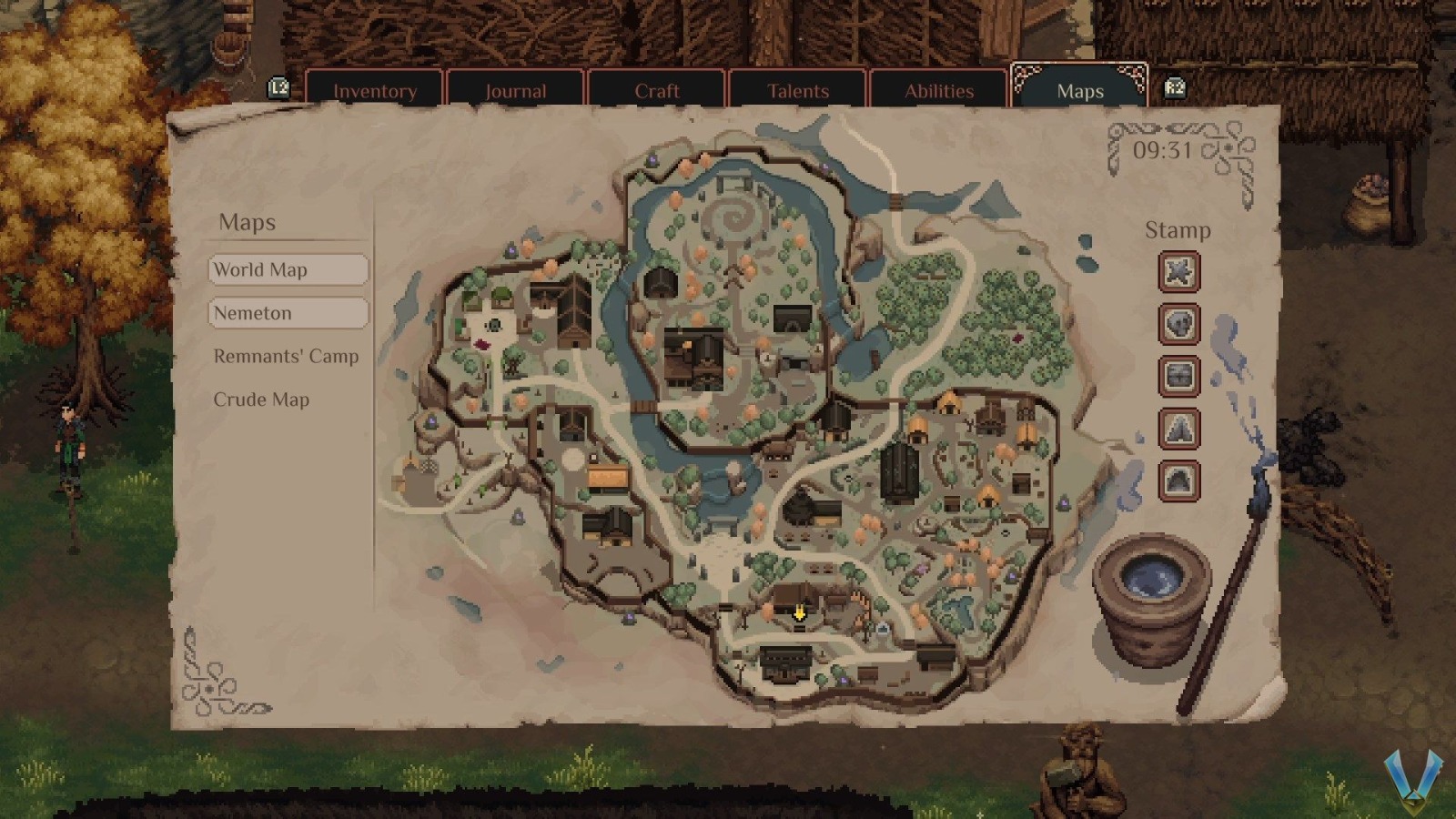Image resolution: width=1456 pixels, height=819 pixels.
Task: Activate the Crude Map entry
Action: pyautogui.click(x=261, y=399)
